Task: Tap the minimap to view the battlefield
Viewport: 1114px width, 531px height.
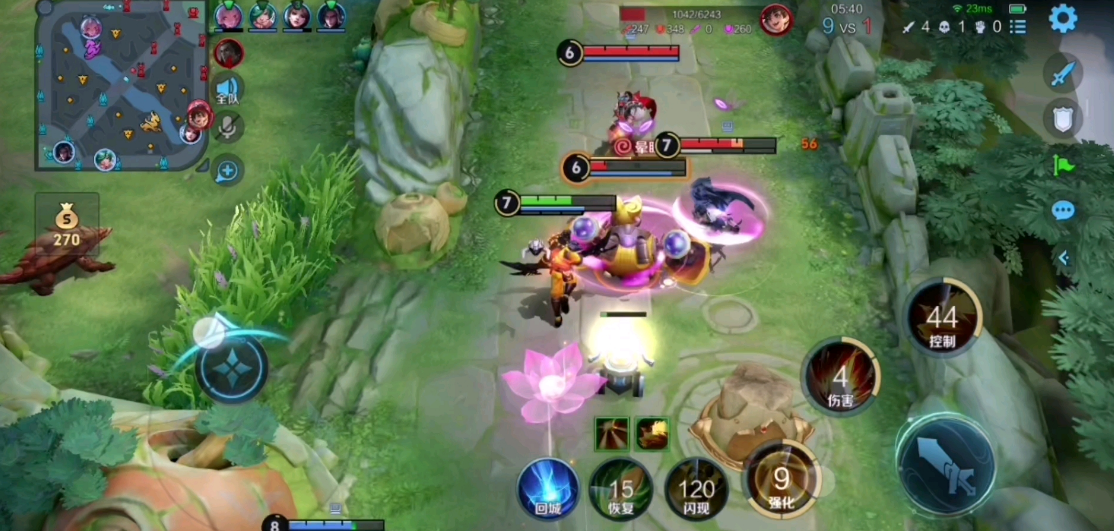Action: tap(122, 84)
